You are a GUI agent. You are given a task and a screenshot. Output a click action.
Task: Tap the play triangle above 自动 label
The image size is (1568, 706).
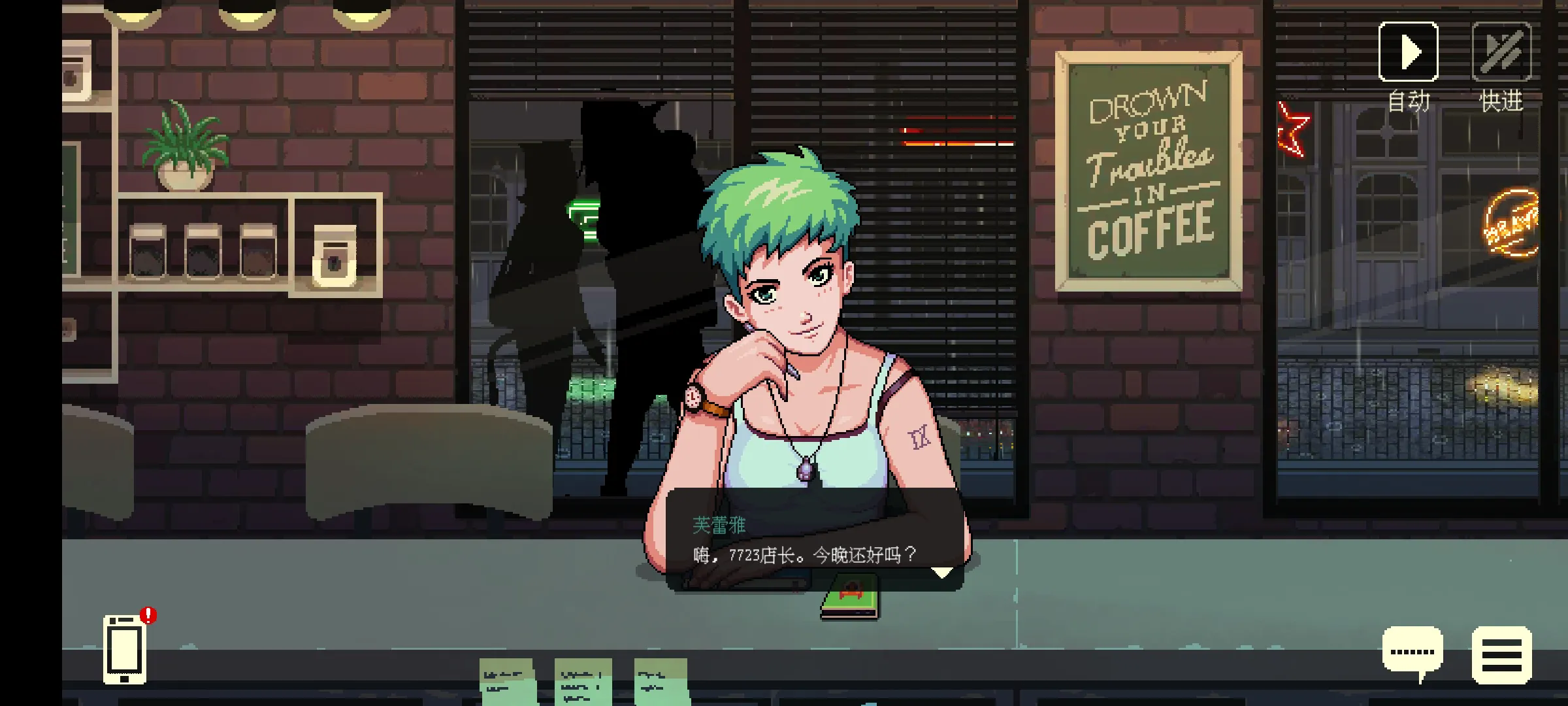1409,51
